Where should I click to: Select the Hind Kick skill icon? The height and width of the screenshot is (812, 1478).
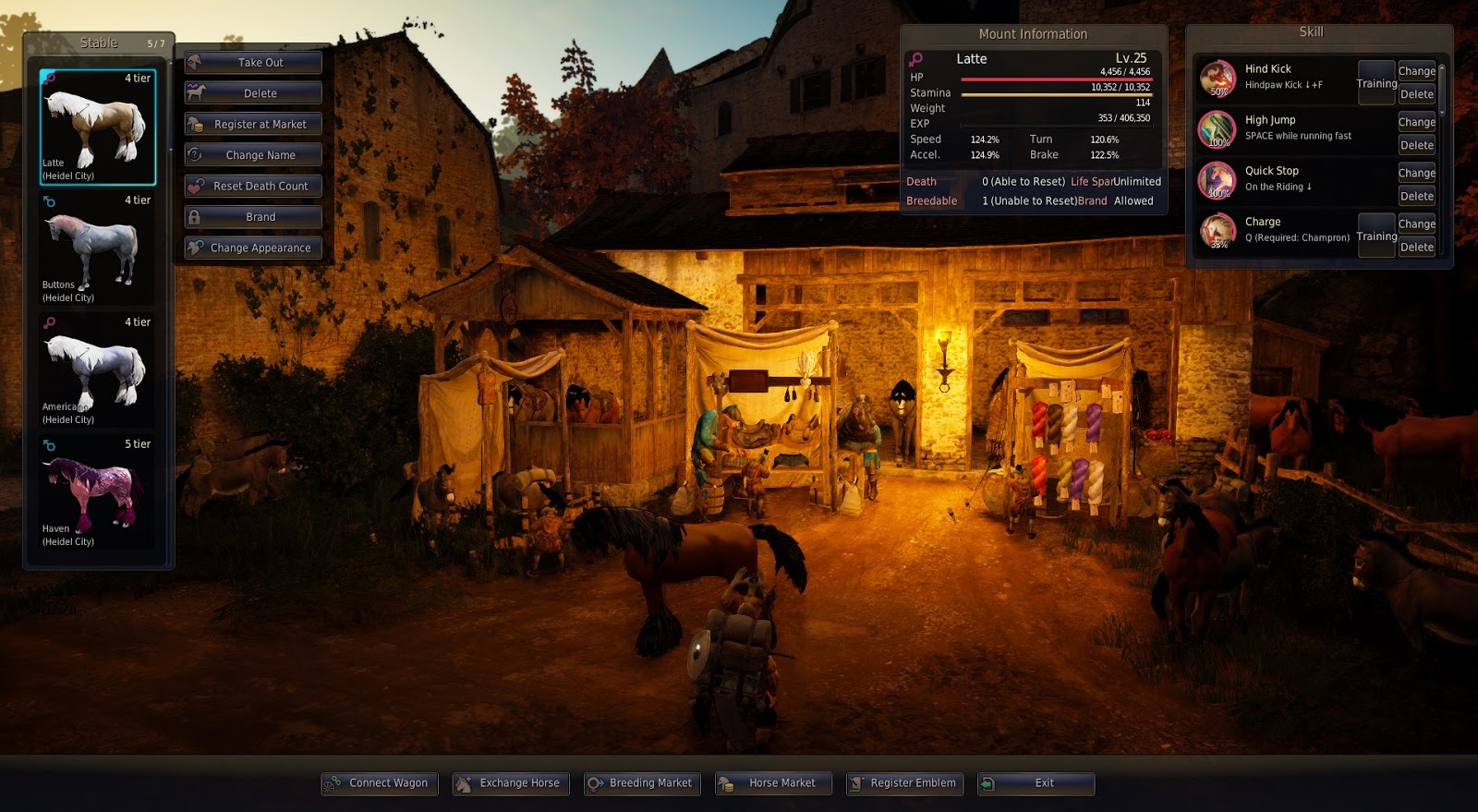1218,79
